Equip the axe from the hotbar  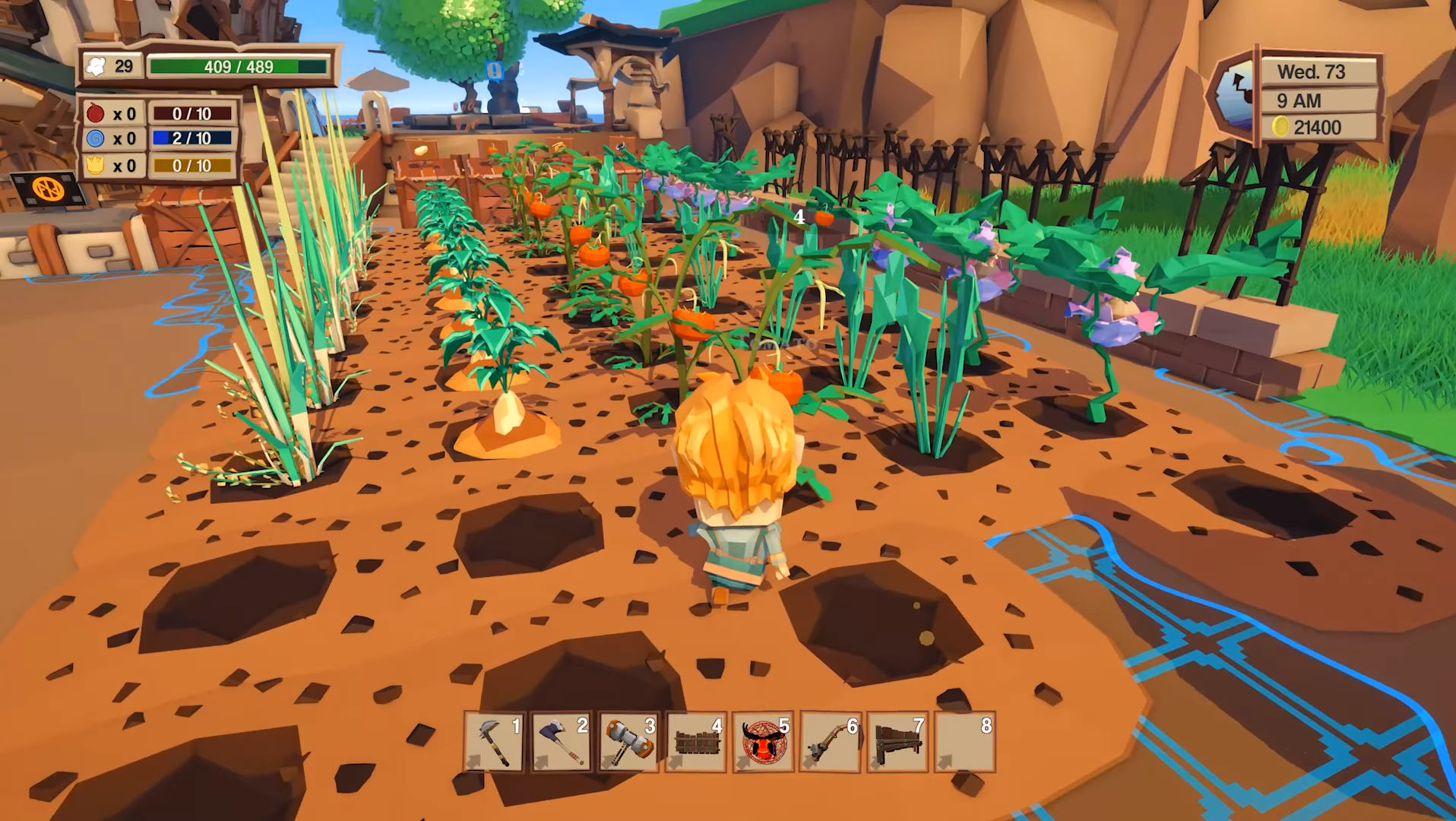pos(561,742)
